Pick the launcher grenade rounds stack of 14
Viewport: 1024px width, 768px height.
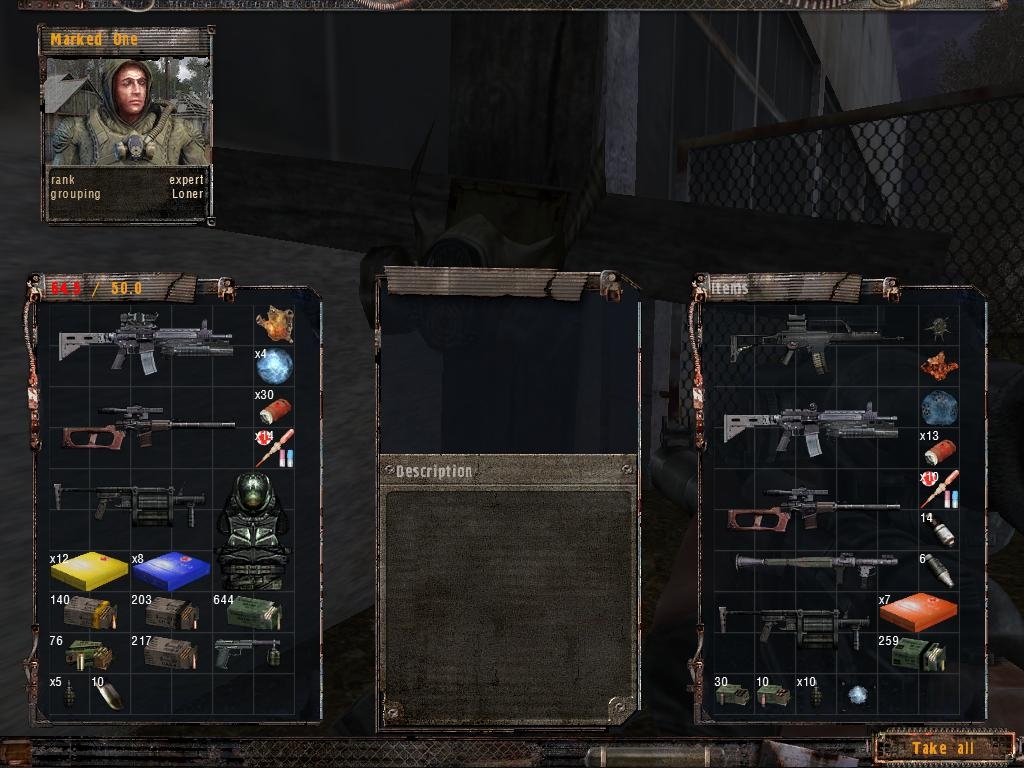click(939, 531)
